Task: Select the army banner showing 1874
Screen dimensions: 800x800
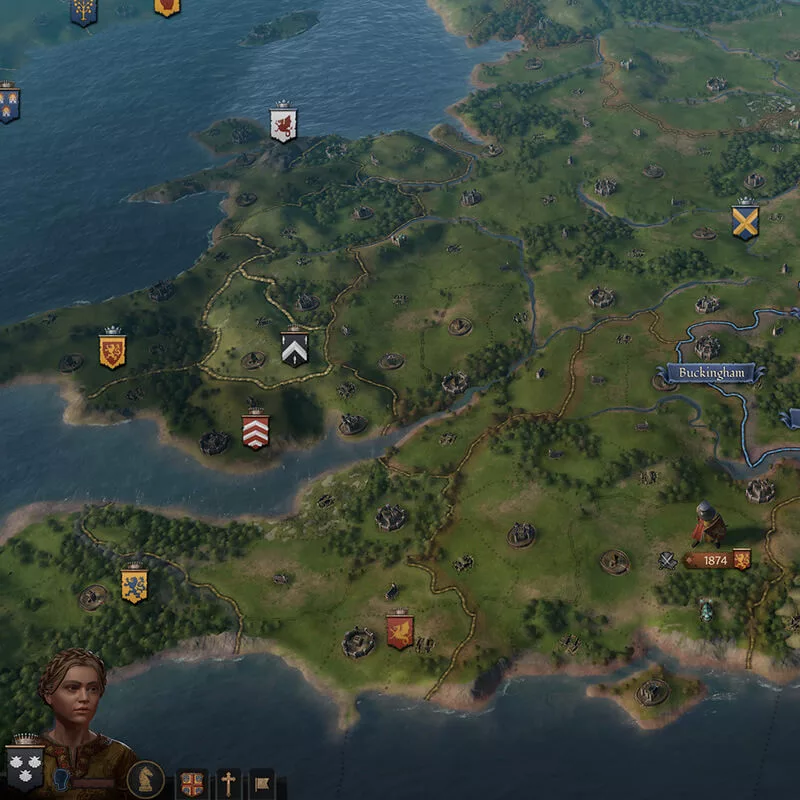Action: (x=716, y=561)
